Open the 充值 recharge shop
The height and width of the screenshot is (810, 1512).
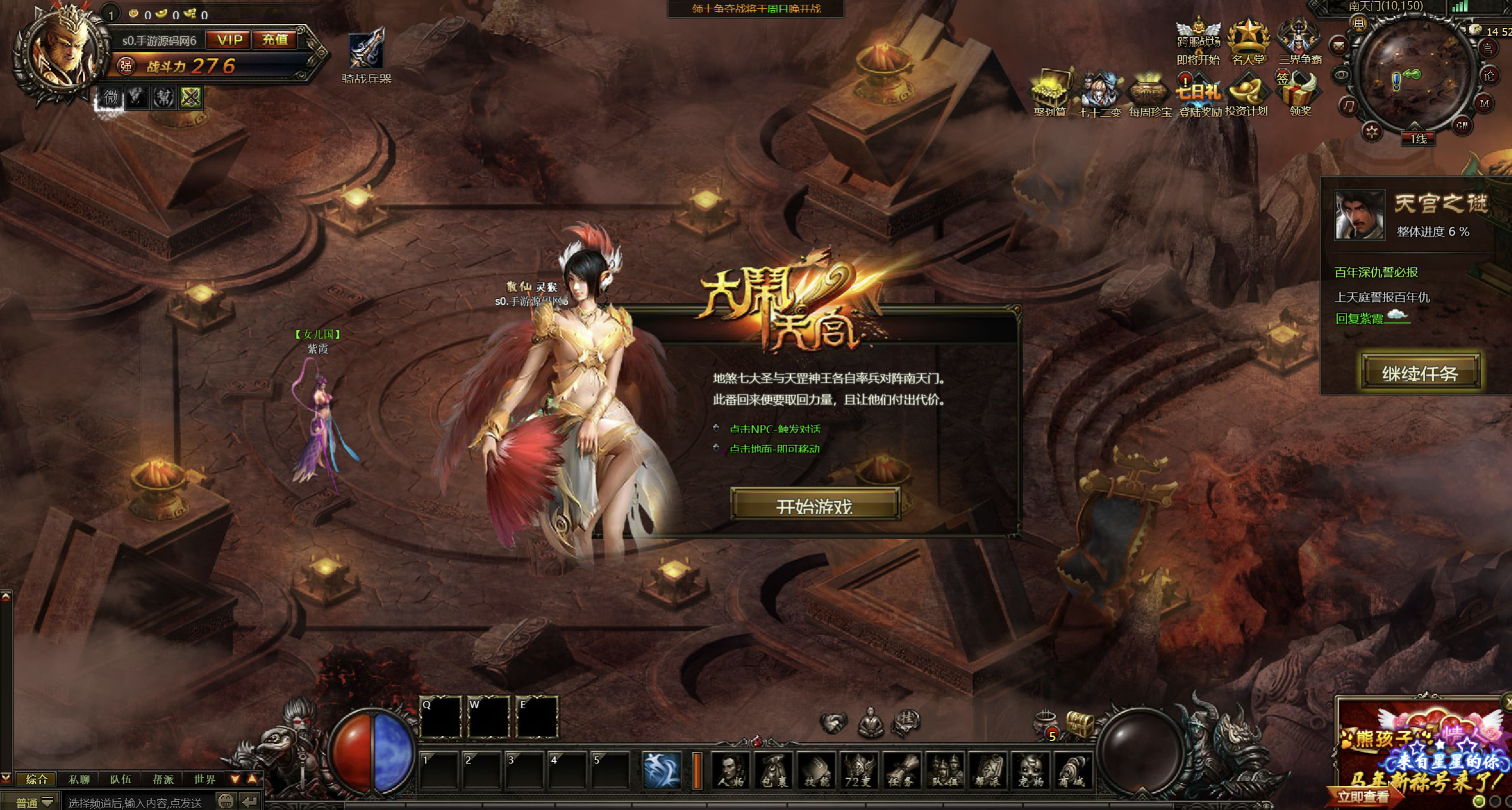click(x=275, y=40)
